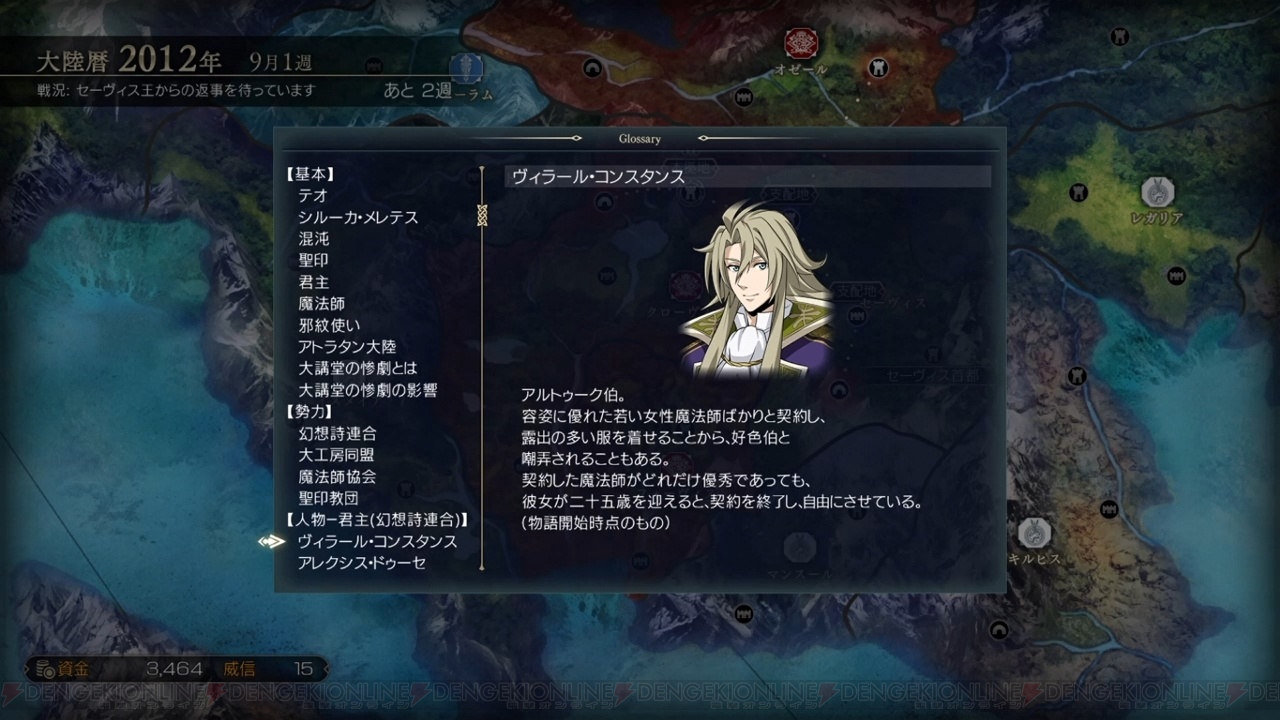View the 邪紋使い entry
Image resolution: width=1280 pixels, height=720 pixels.
tap(329, 326)
